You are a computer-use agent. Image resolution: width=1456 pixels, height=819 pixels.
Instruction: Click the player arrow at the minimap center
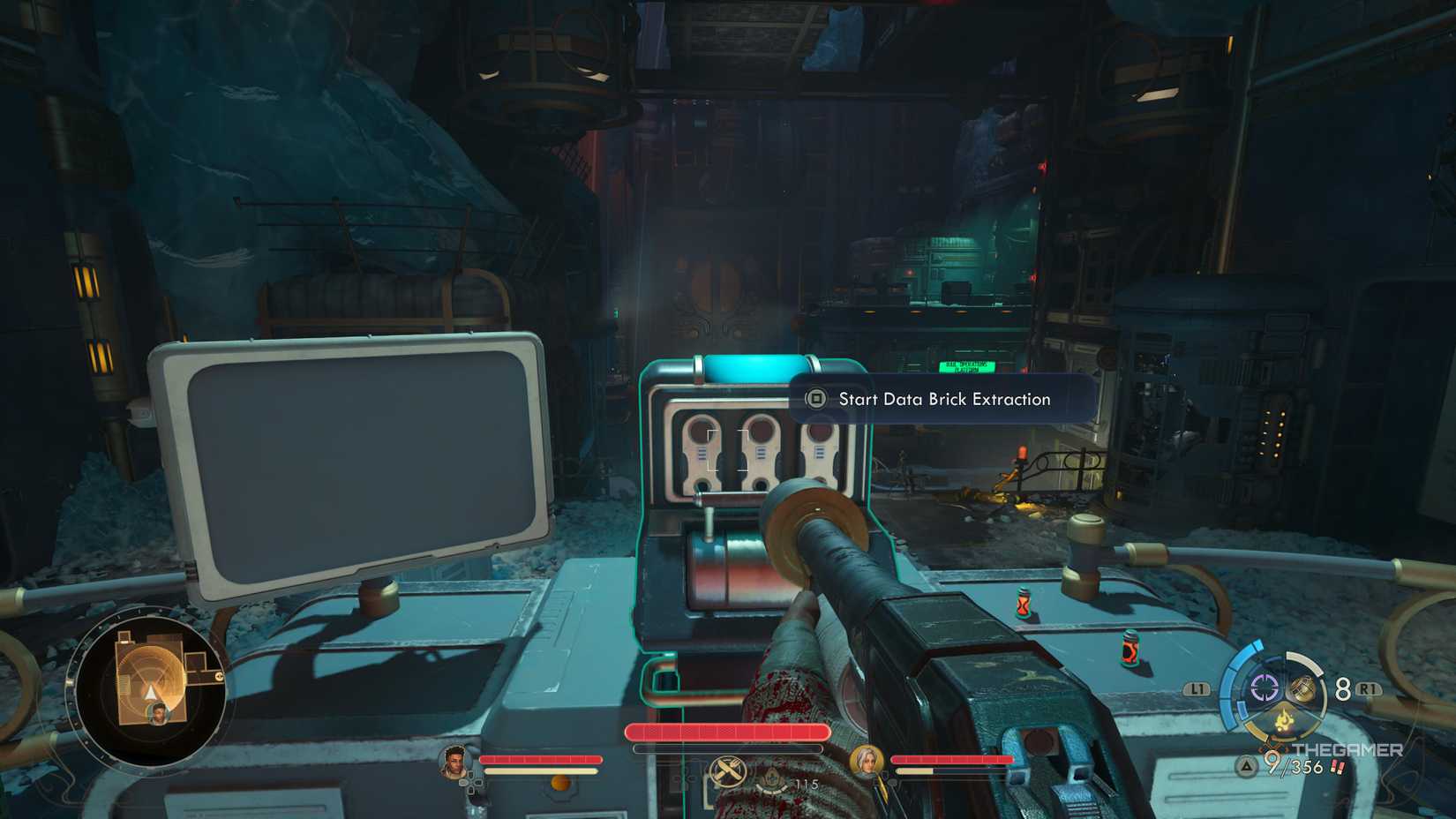[x=148, y=692]
